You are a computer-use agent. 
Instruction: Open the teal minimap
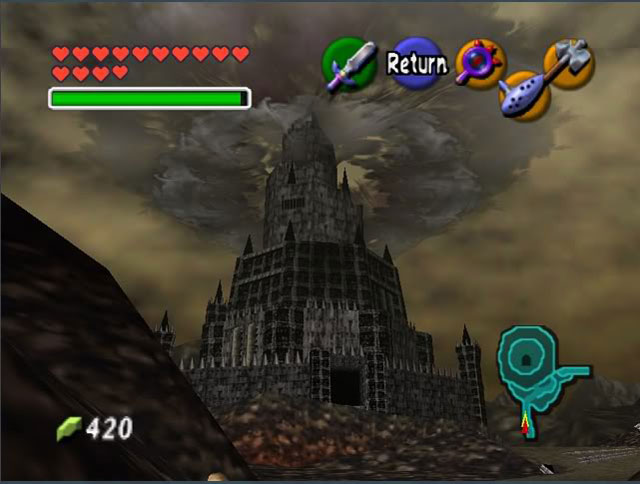click(x=533, y=365)
